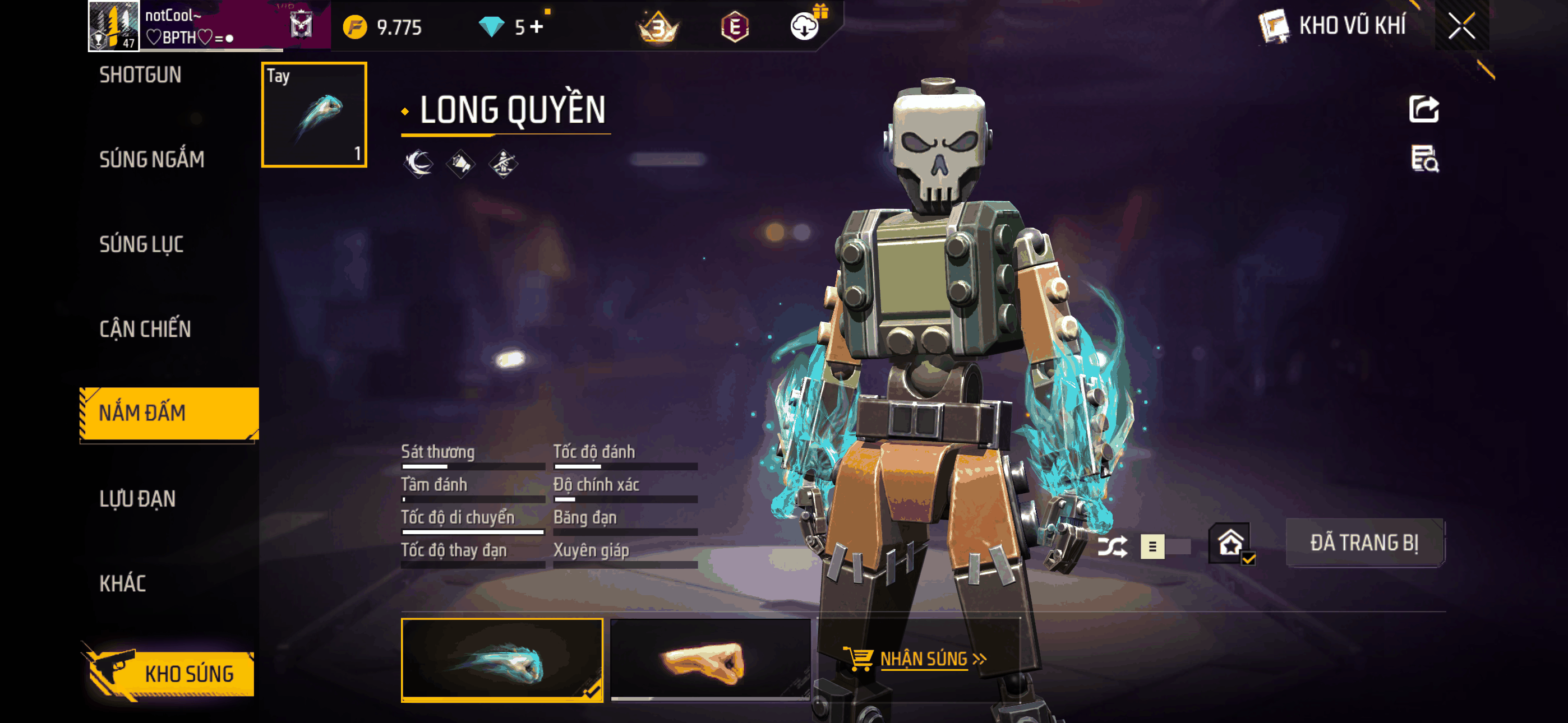Select the SÚNG NGẮM weapon category

(x=151, y=159)
